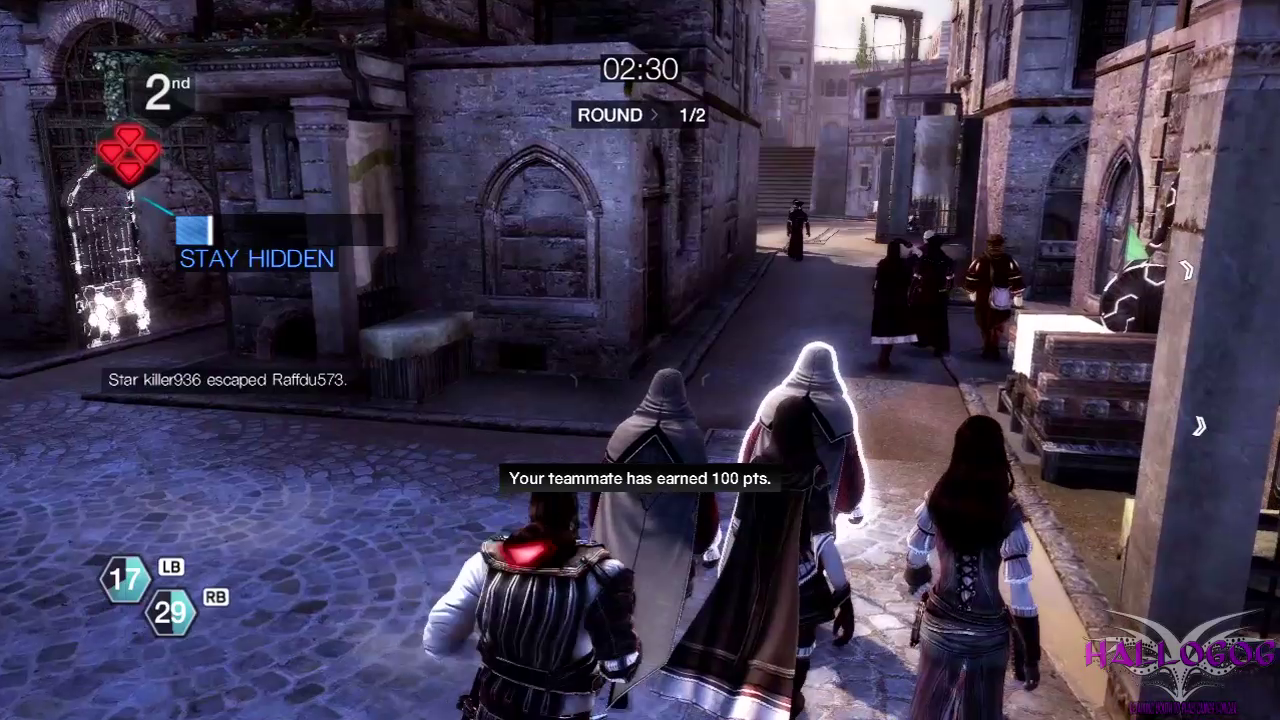Toggle the round timer display at 02:30

[639, 70]
